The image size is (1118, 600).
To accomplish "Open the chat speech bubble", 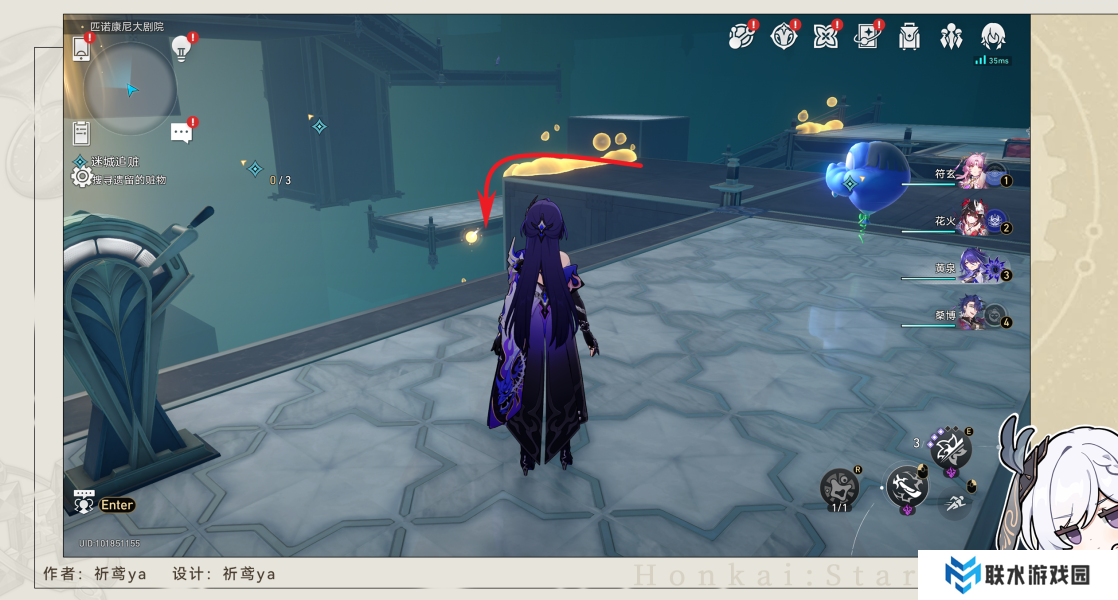I will pyautogui.click(x=181, y=132).
